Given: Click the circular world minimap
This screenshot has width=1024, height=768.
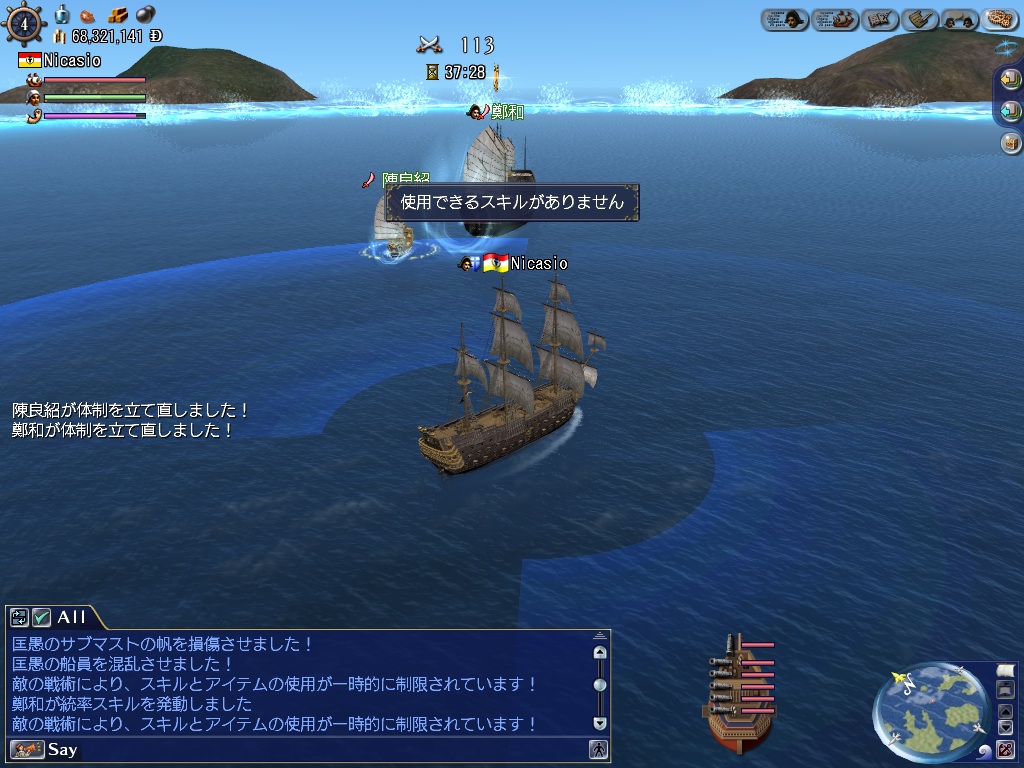Looking at the screenshot, I should pyautogui.click(x=931, y=712).
